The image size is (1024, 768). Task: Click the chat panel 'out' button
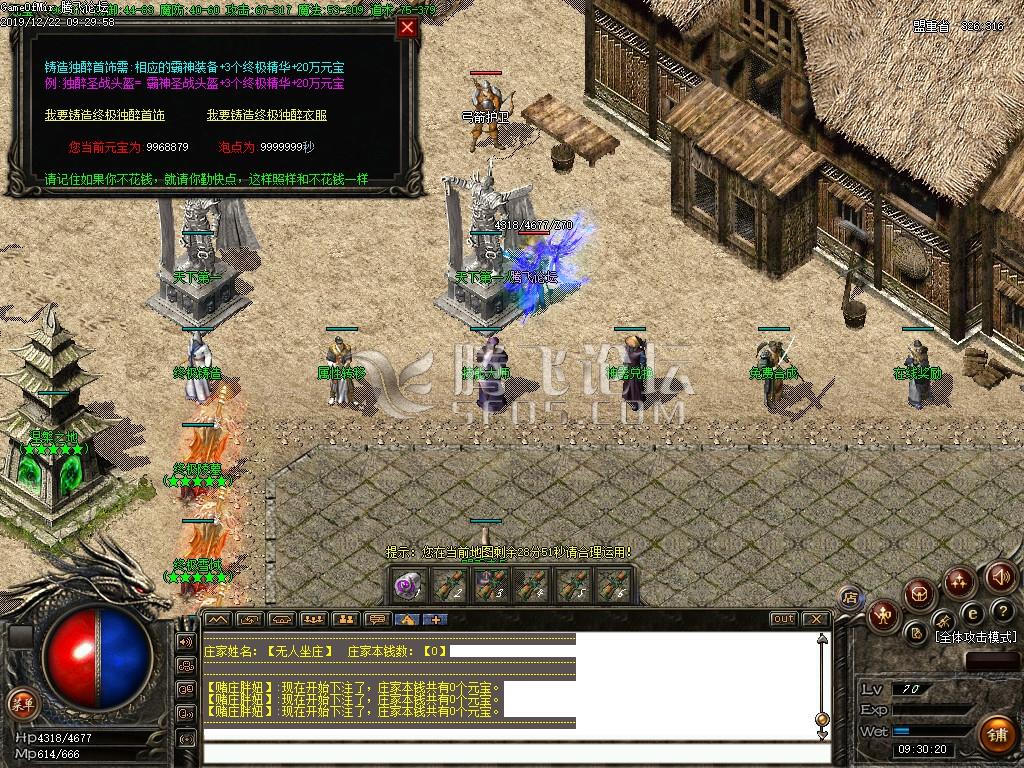pos(783,619)
